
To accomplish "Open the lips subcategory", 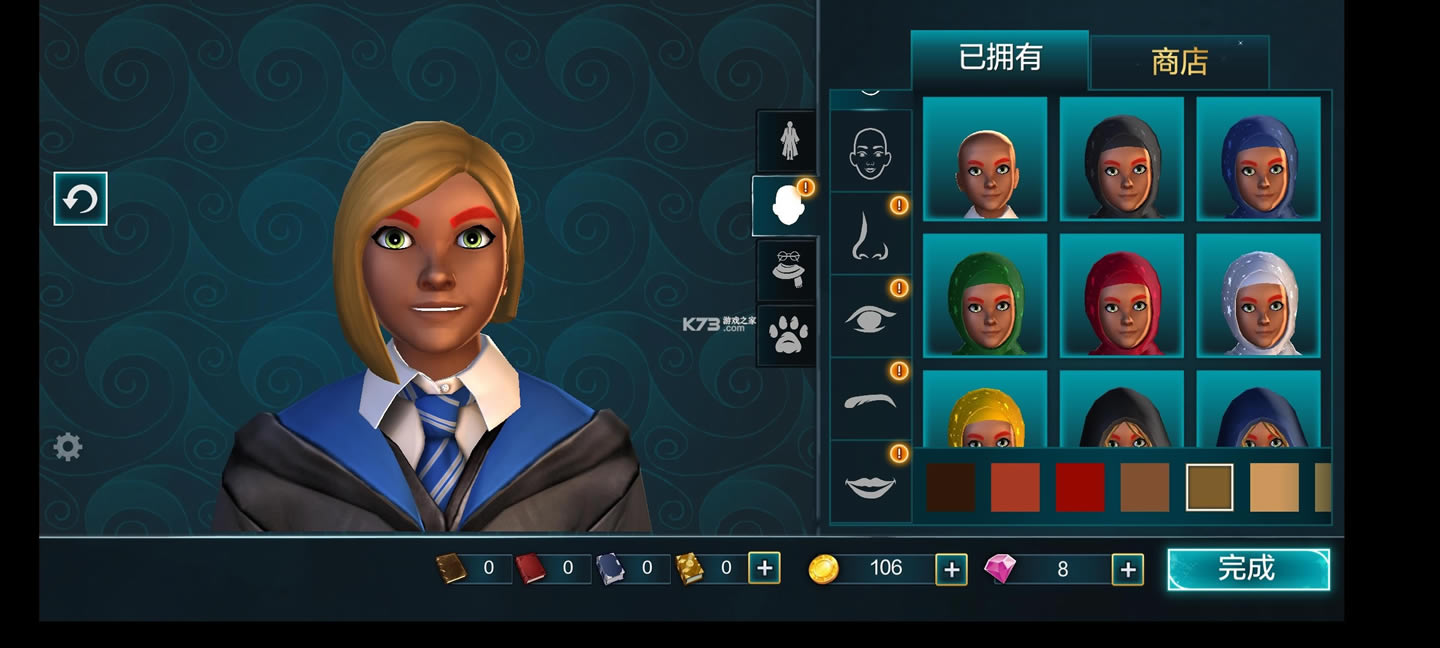I will pyautogui.click(x=870, y=483).
